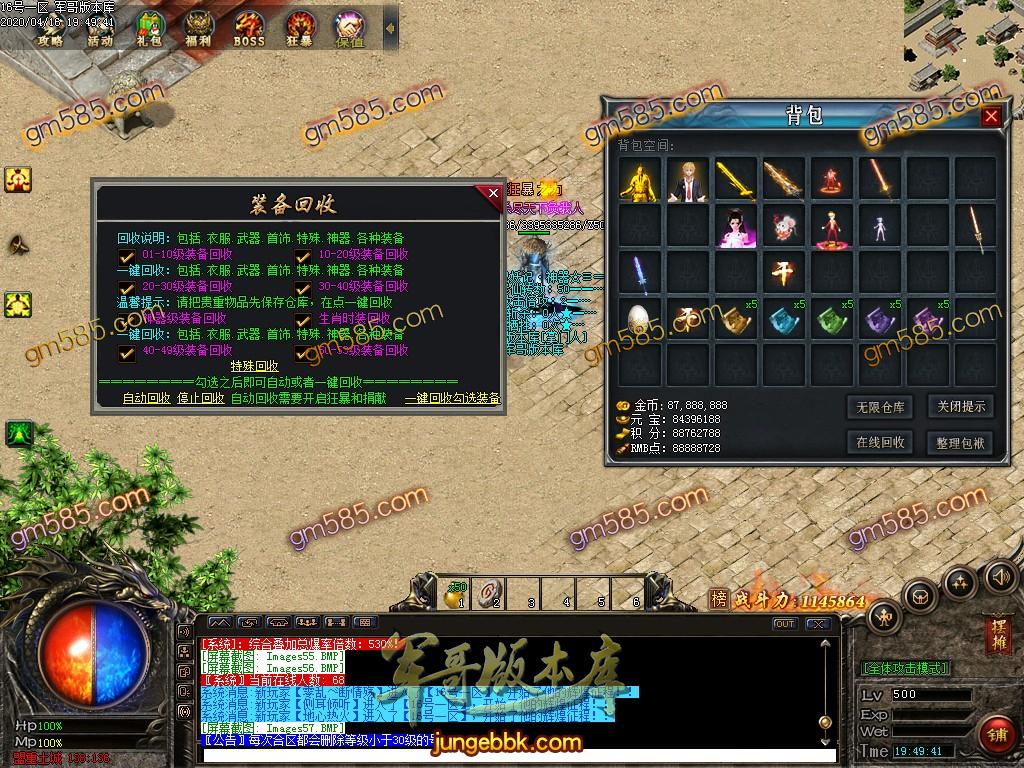1024x768 pixels.
Task: Select the blue sword item slot
Action: (639, 273)
